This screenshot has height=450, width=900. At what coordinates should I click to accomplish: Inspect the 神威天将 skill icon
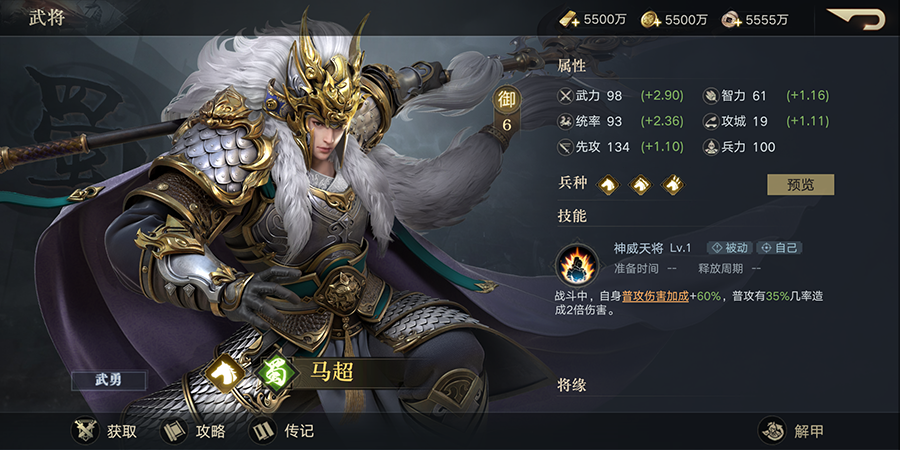577,265
